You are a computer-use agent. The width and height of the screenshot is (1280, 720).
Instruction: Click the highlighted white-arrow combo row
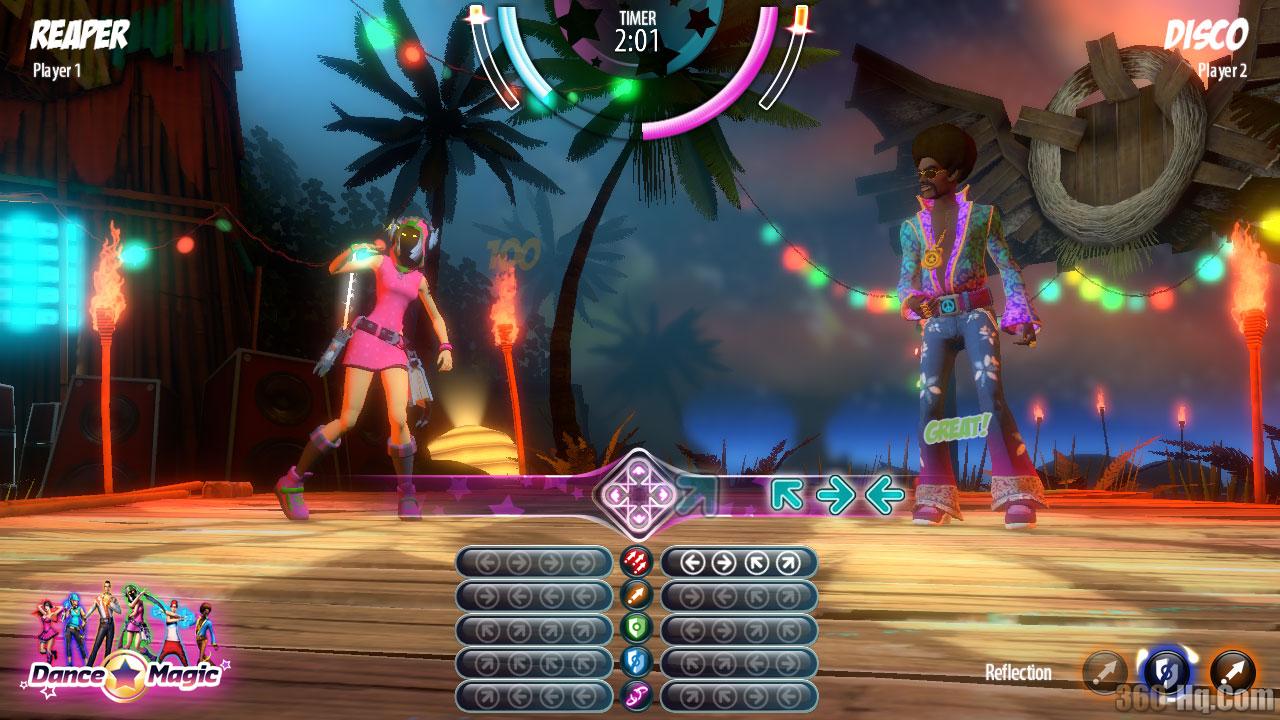[x=739, y=562]
